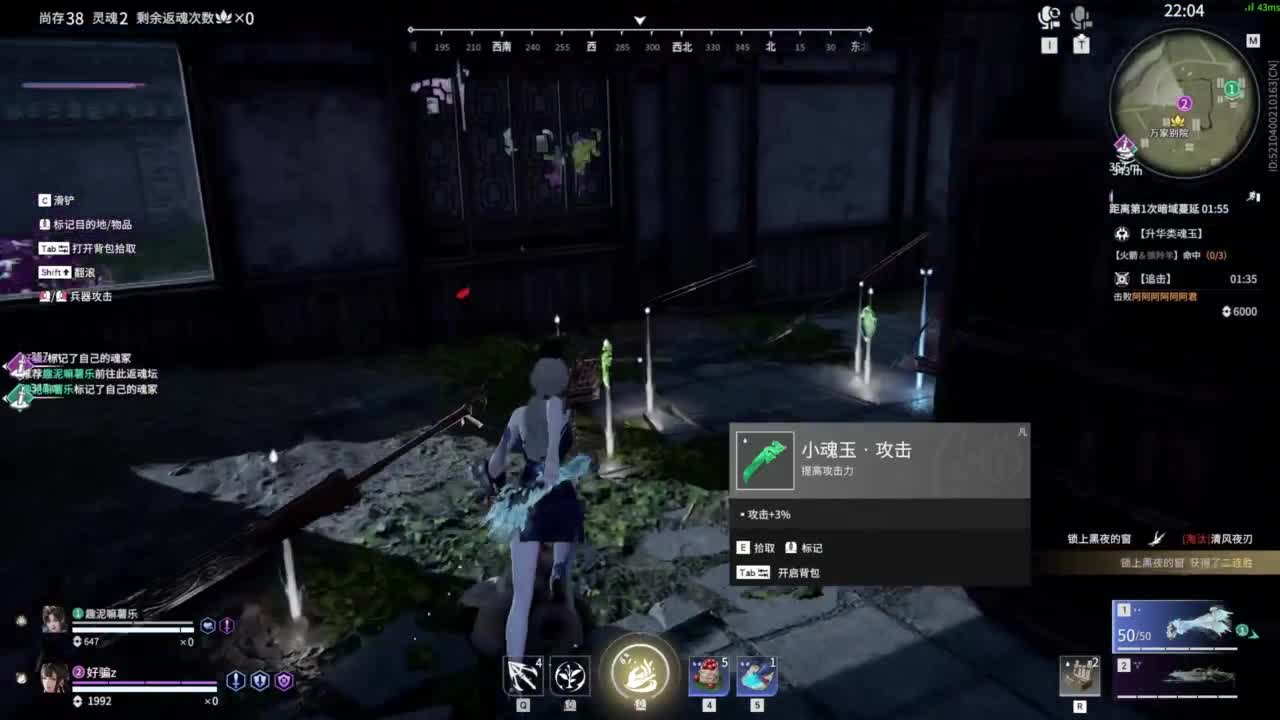
Task: Mute the voice speaker icon
Action: pos(1050,18)
